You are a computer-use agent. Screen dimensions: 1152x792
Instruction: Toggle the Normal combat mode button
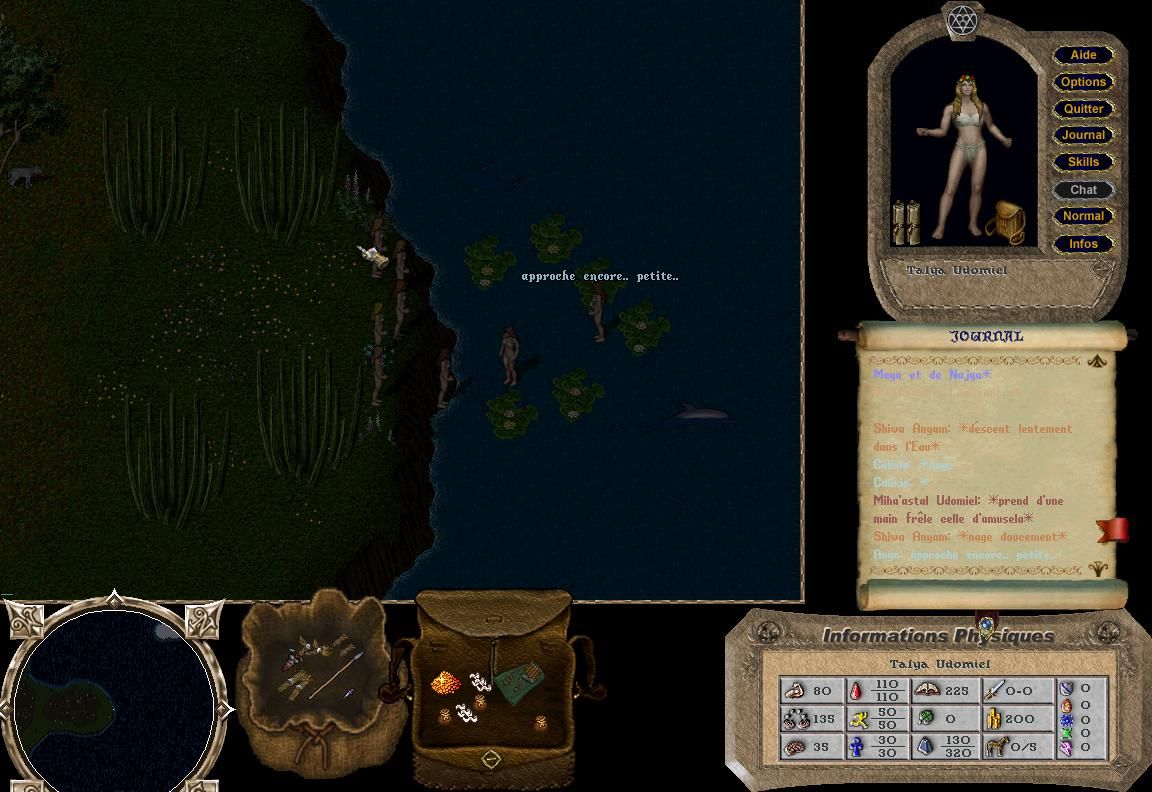coord(1083,216)
